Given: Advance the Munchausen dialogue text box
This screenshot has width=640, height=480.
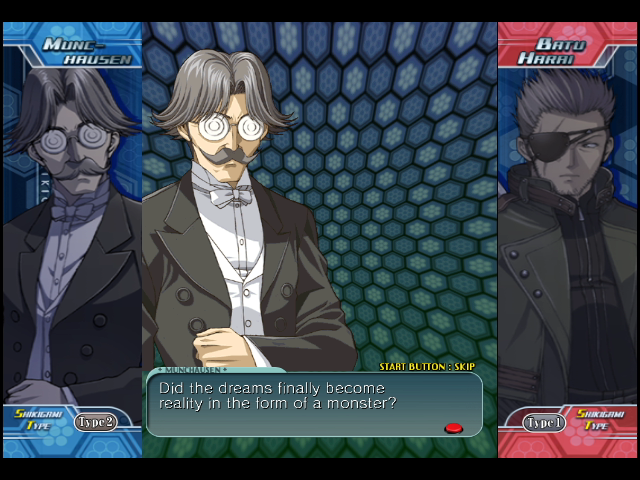Looking at the screenshot, I should pos(314,404).
